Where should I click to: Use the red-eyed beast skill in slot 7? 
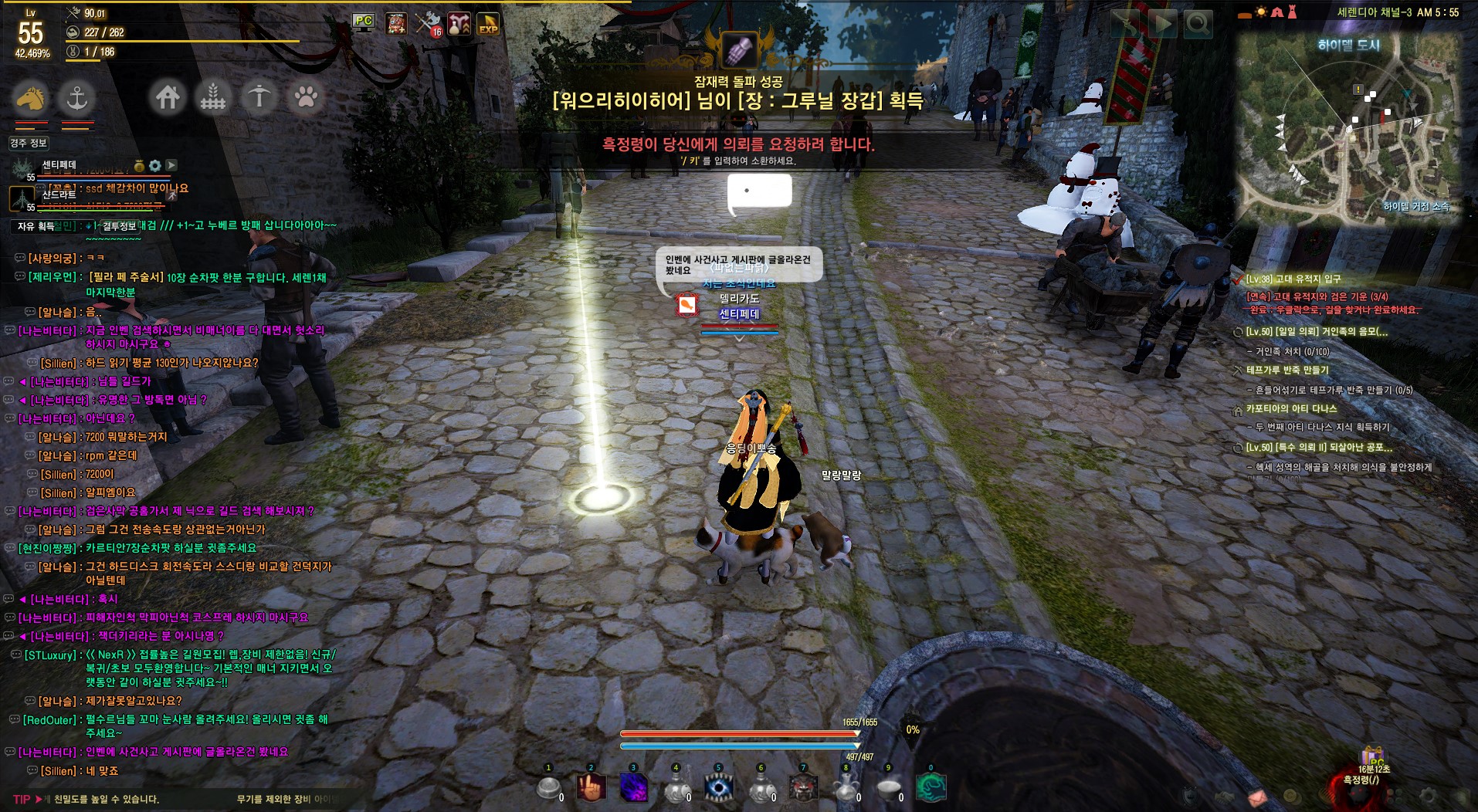[803, 788]
